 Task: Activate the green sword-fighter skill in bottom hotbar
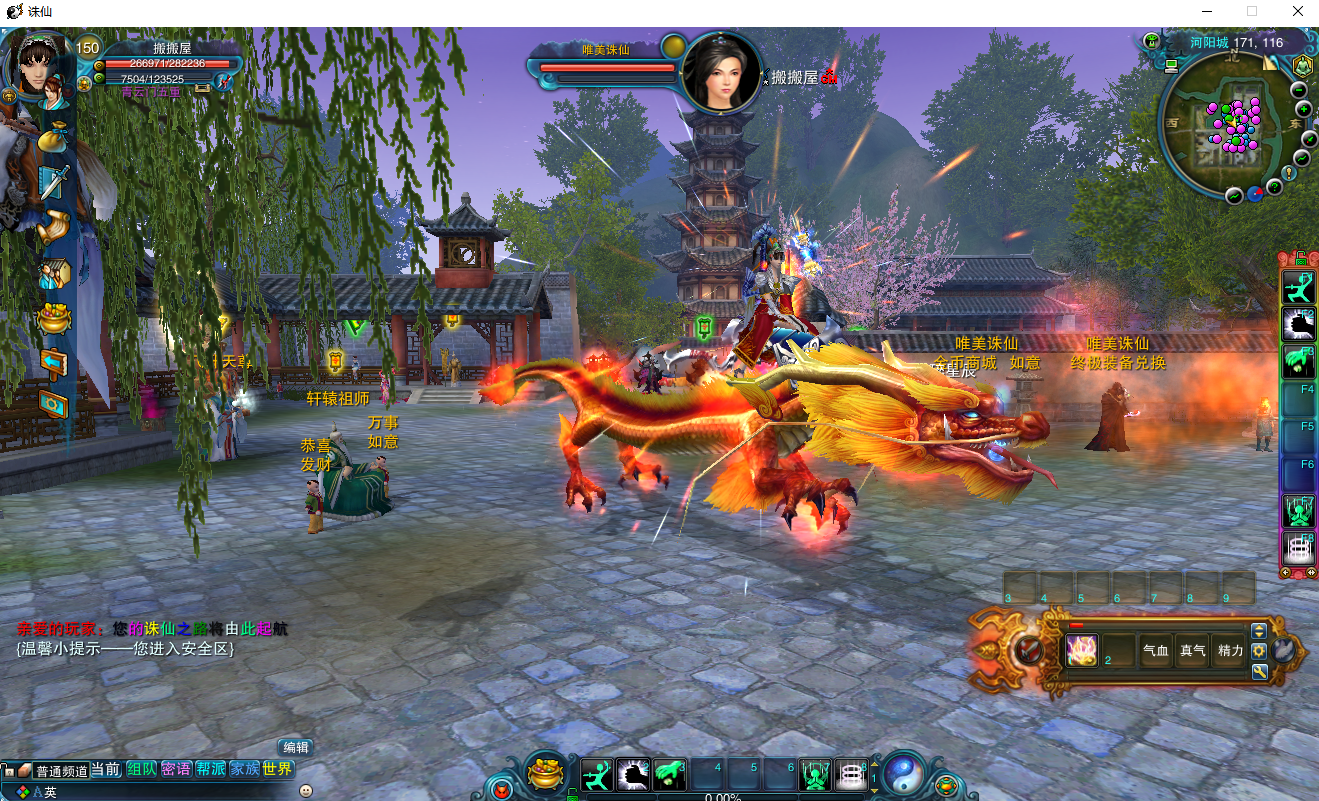pyautogui.click(x=597, y=775)
